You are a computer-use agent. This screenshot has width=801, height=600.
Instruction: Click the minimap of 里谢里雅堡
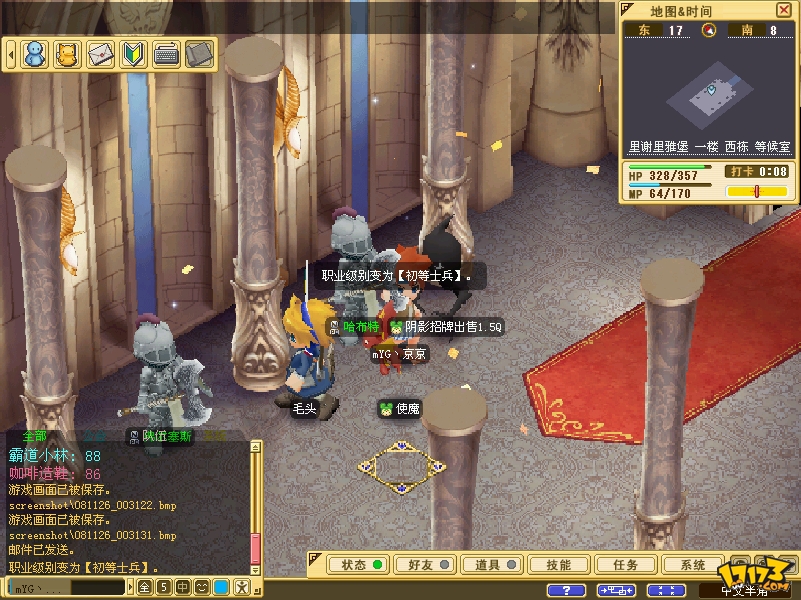(x=711, y=95)
